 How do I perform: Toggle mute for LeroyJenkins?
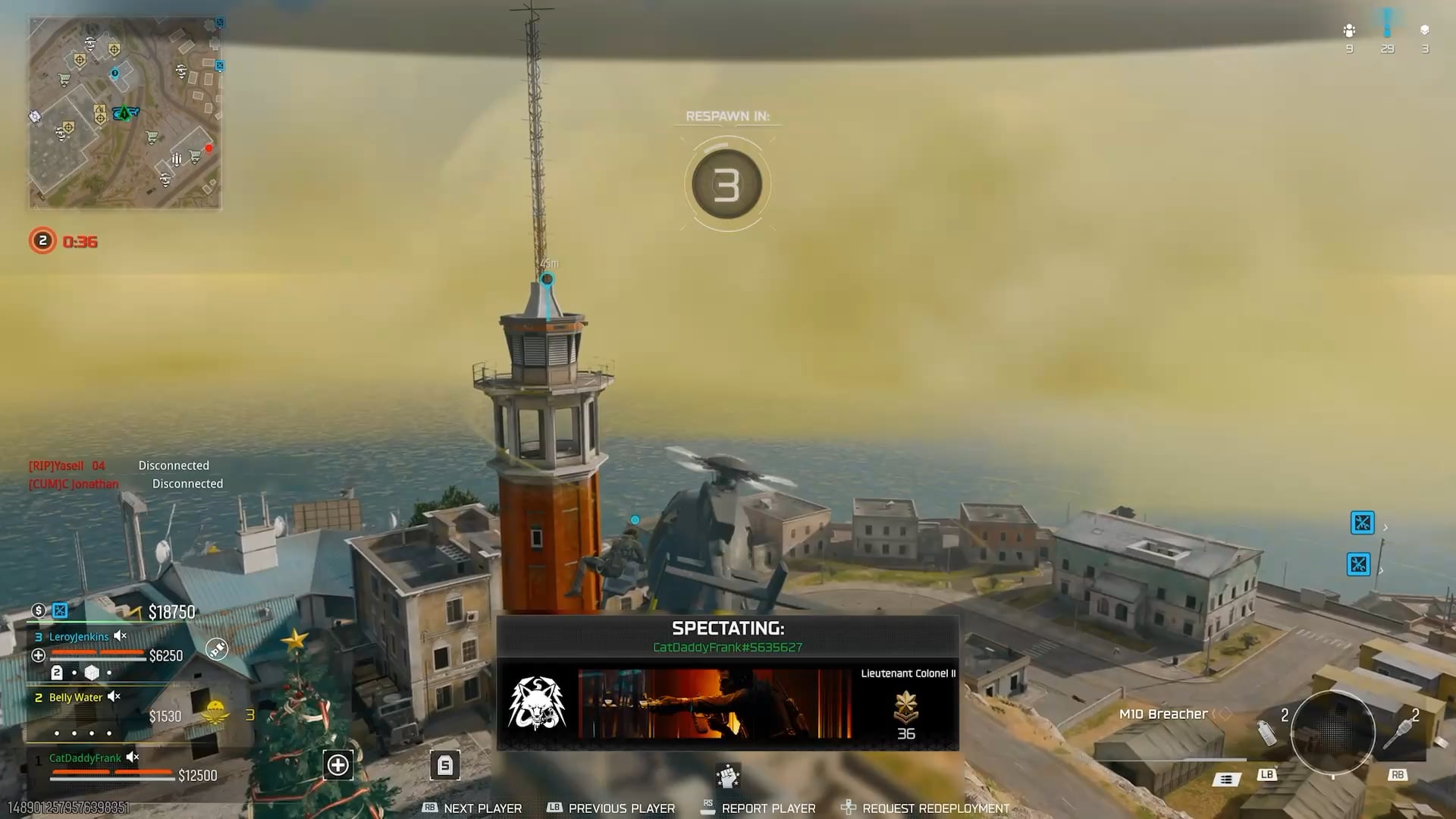click(x=120, y=636)
